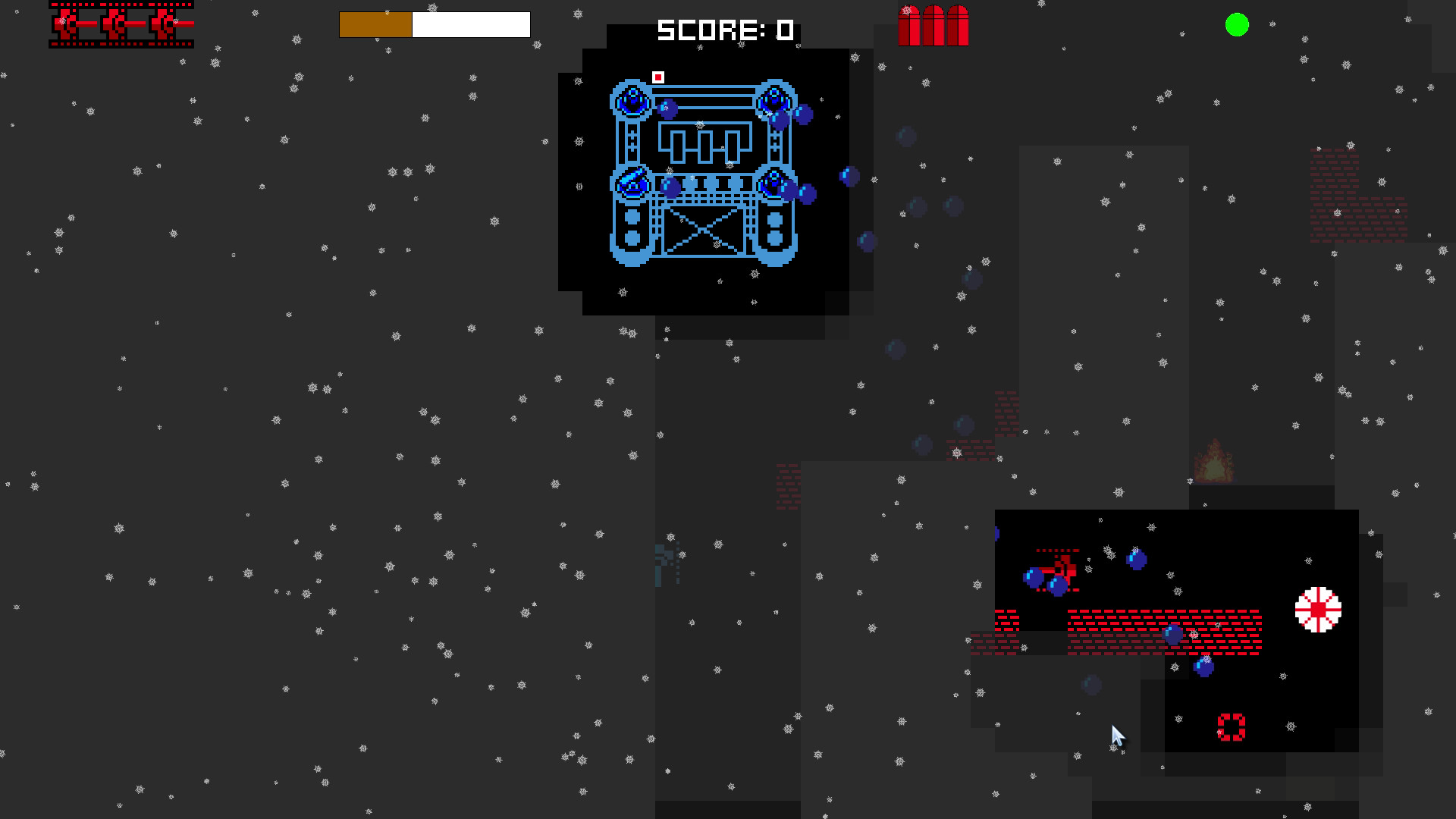Click the orange health bar
Viewport: 1456px width, 819px height.
(x=375, y=24)
